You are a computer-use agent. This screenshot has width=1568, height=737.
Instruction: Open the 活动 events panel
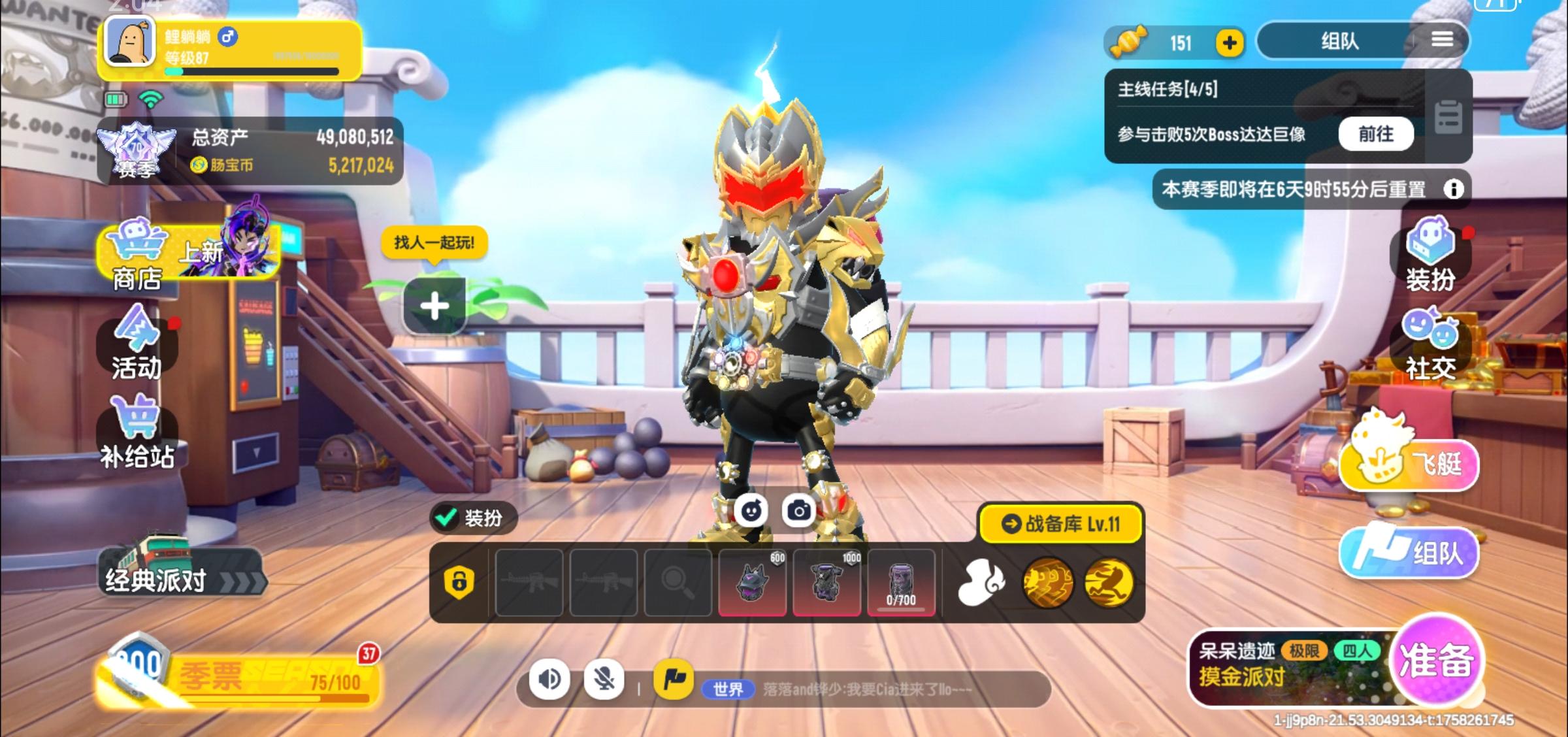(x=136, y=346)
